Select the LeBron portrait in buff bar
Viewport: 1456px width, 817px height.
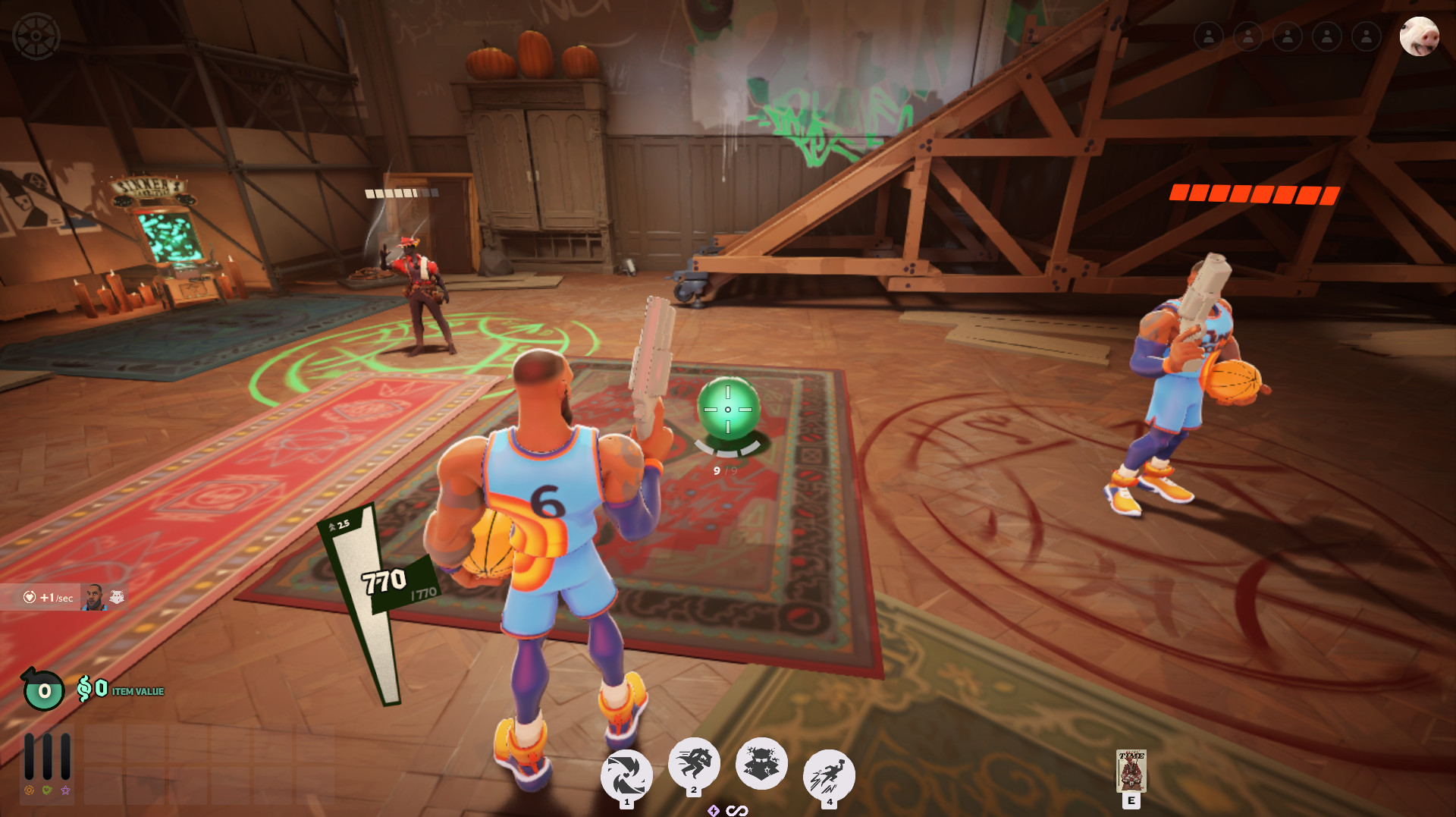click(93, 598)
